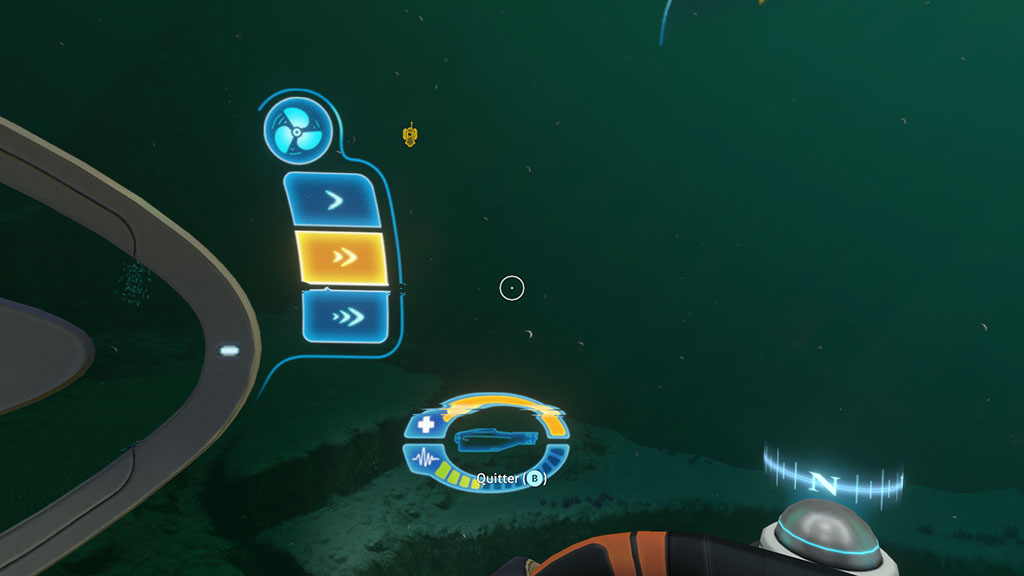Viewport: 1024px width, 576px height.
Task: Choose the highlighted double-chevron standard speed
Action: (x=342, y=257)
